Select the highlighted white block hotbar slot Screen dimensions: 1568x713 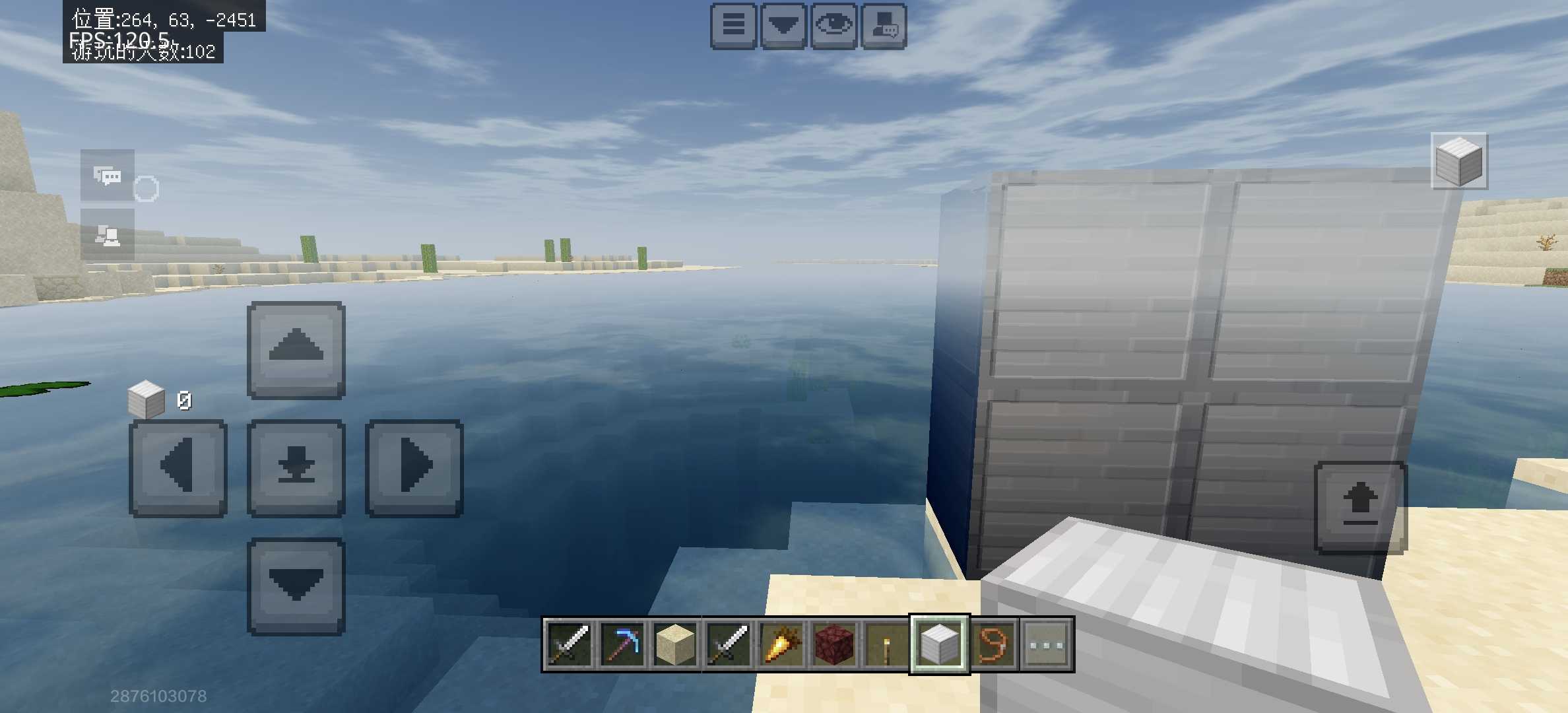click(940, 644)
